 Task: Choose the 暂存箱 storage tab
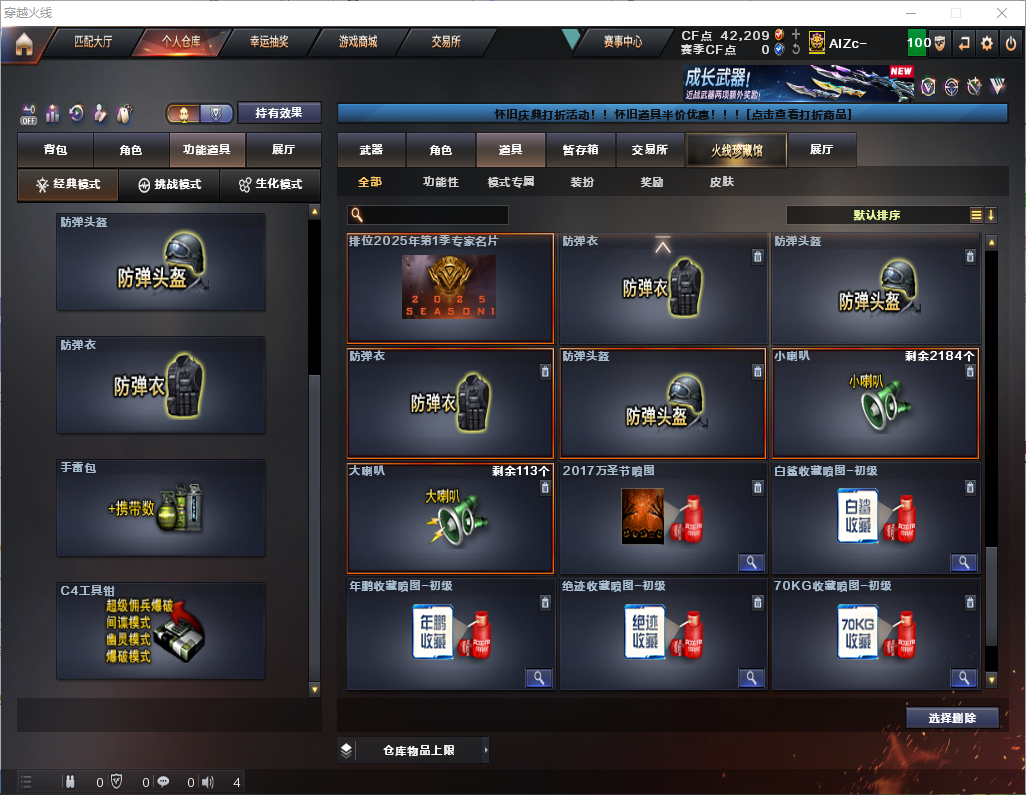(580, 150)
